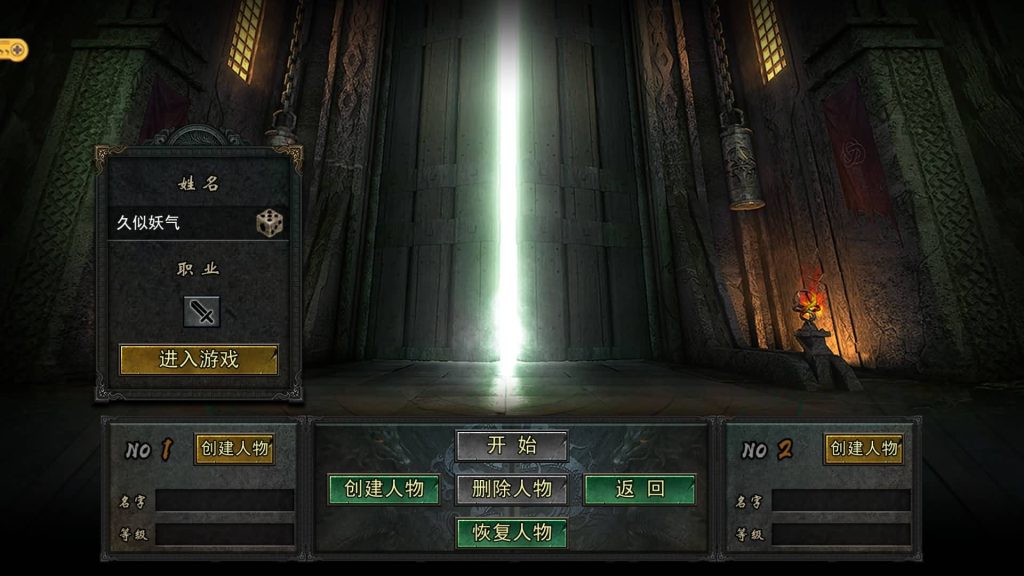Image resolution: width=1024 pixels, height=576 pixels.
Task: Create a character in slot NO 2
Action: (864, 449)
